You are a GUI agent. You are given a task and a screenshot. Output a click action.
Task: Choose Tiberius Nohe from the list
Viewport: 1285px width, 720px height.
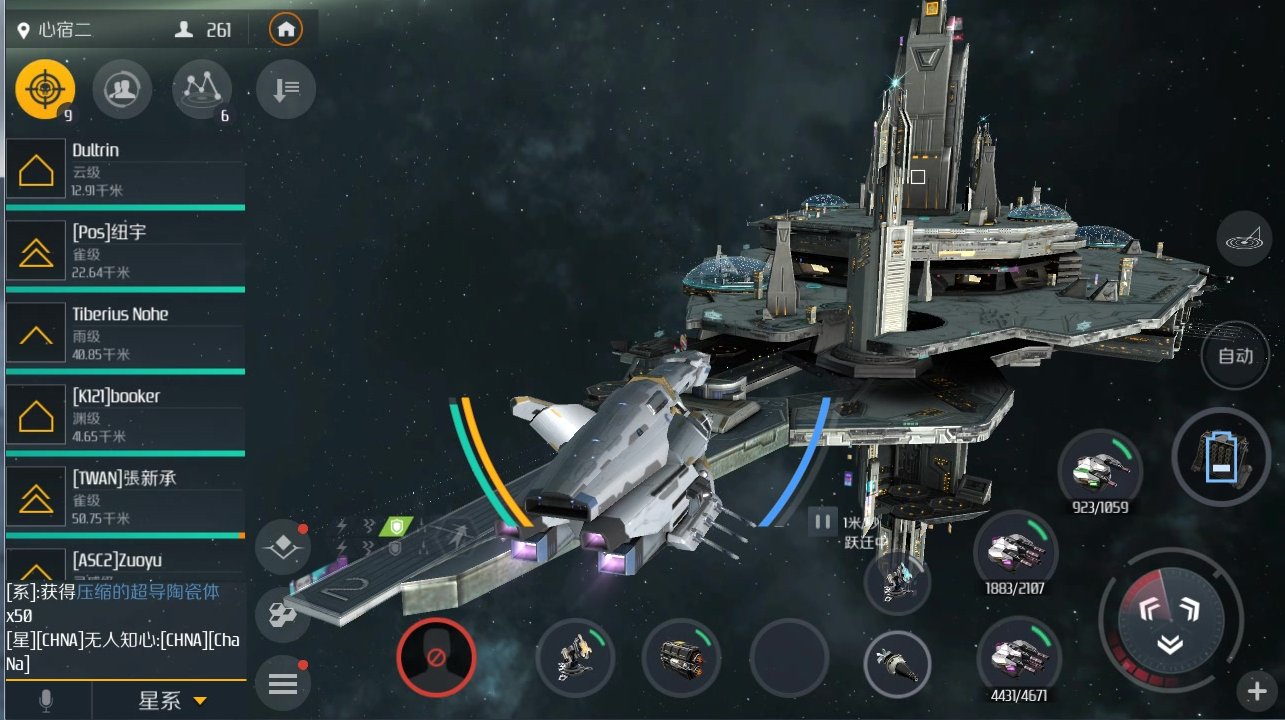(x=125, y=333)
